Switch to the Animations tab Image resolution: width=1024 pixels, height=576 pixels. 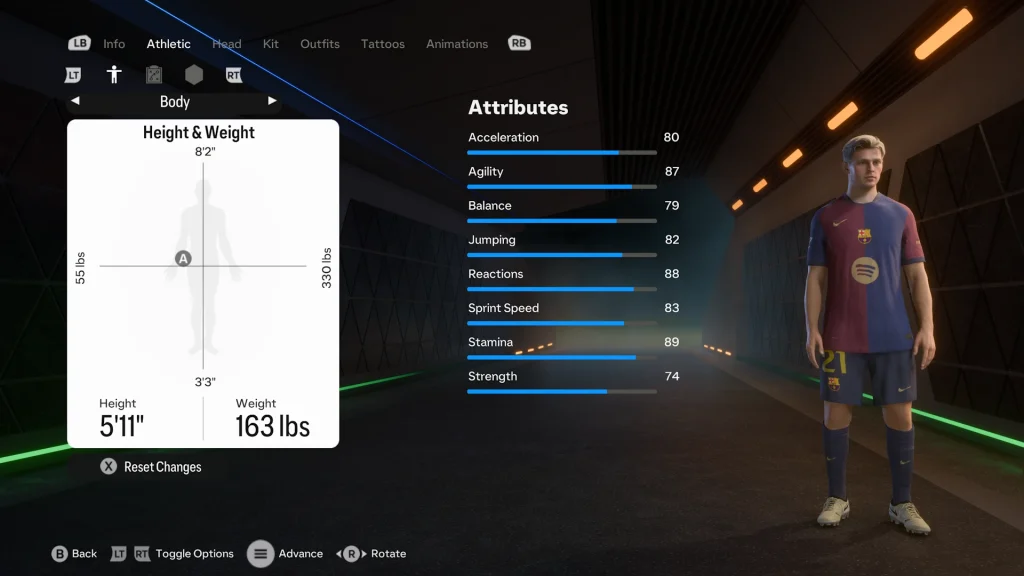pos(457,44)
